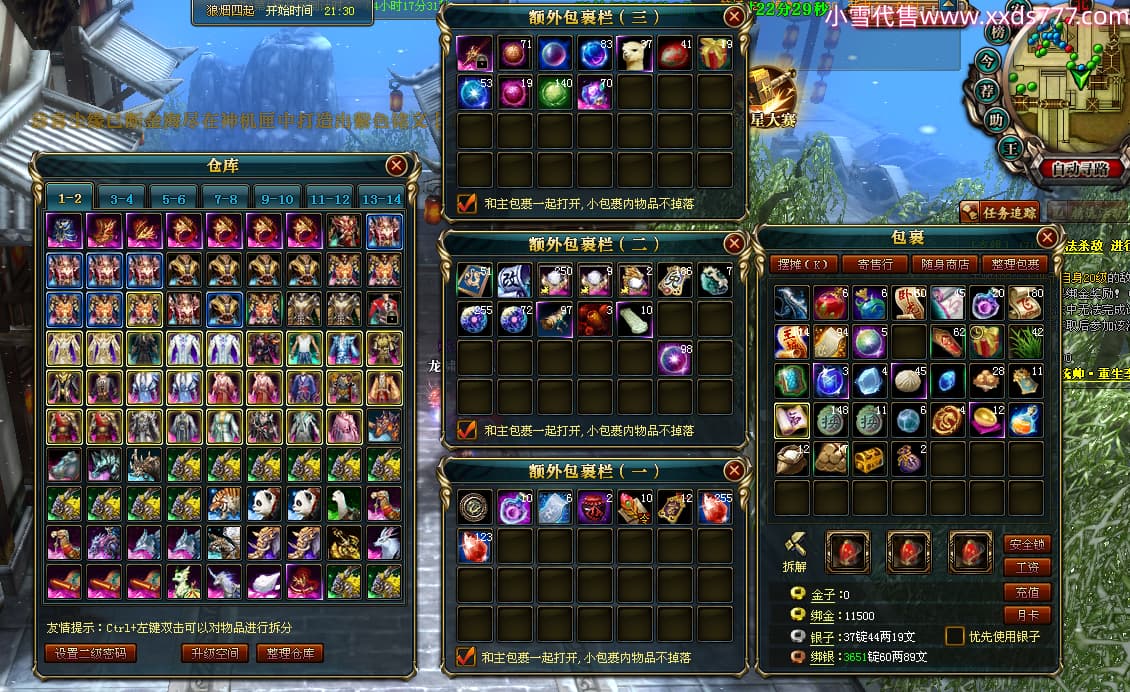Tidy the bag with 整理包裹
The image size is (1130, 692).
(x=1018, y=265)
